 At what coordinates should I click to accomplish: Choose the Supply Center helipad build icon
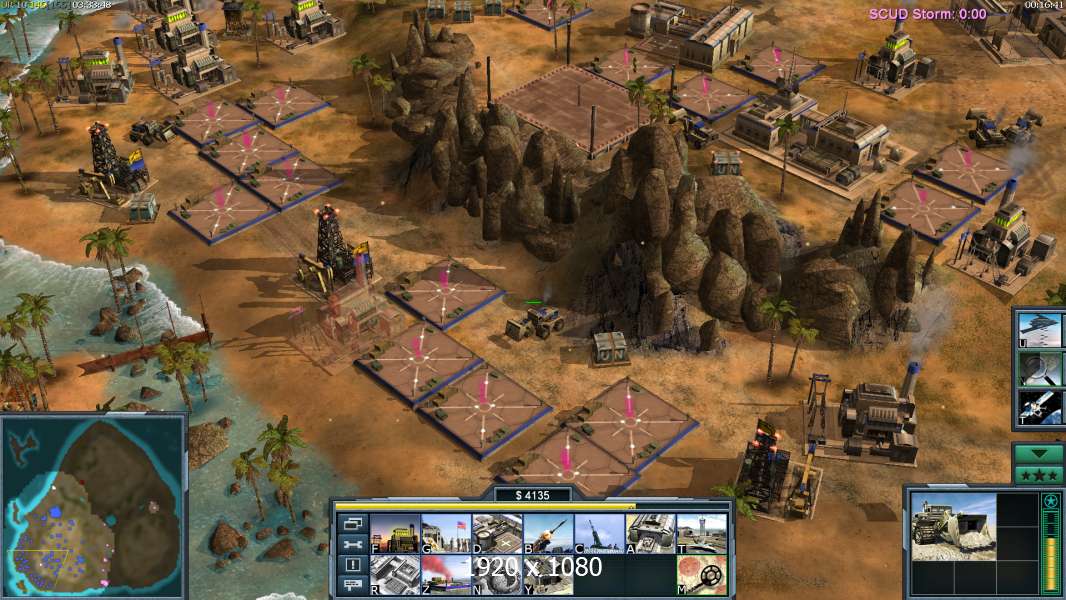click(496, 534)
